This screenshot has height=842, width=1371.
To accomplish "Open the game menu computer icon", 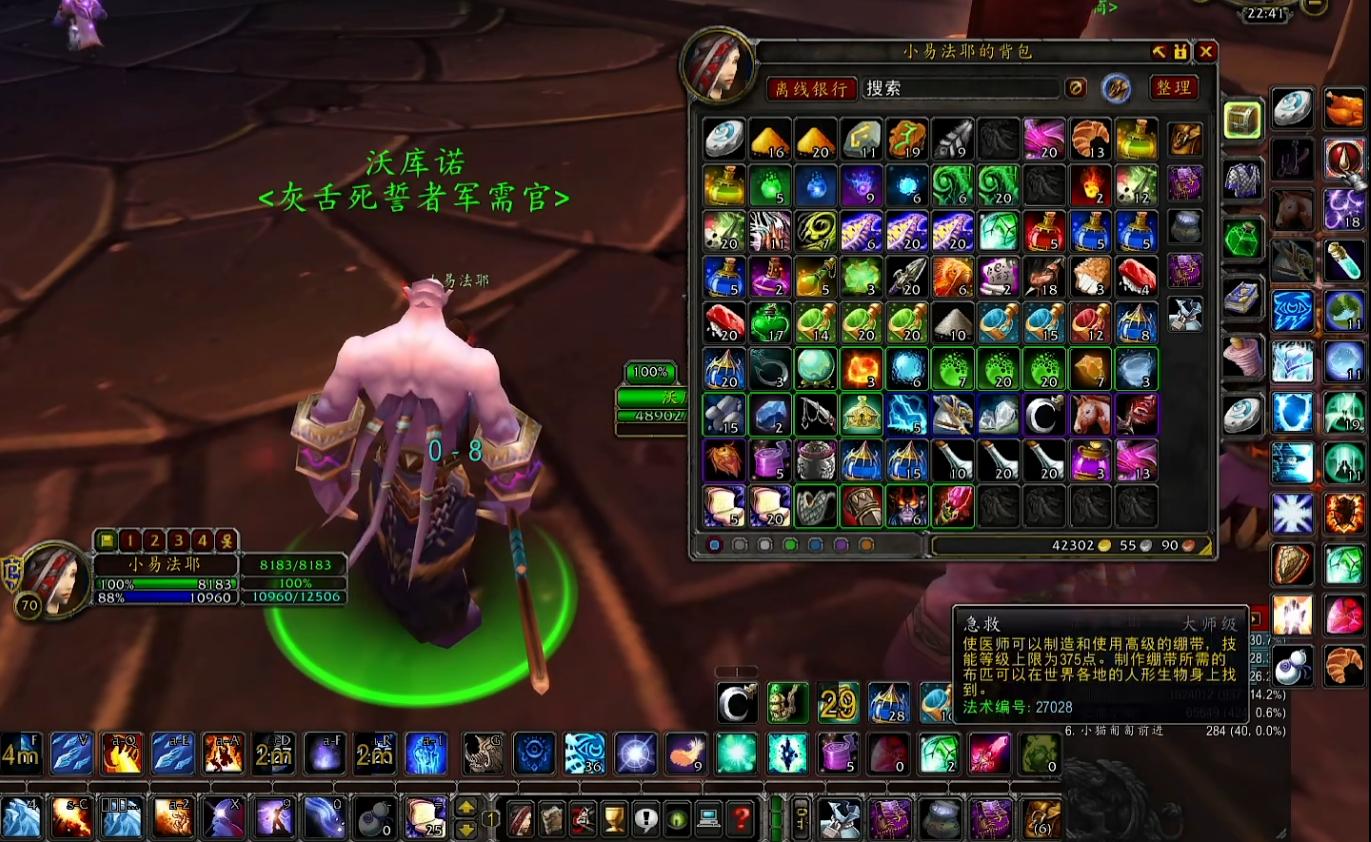I will point(710,818).
